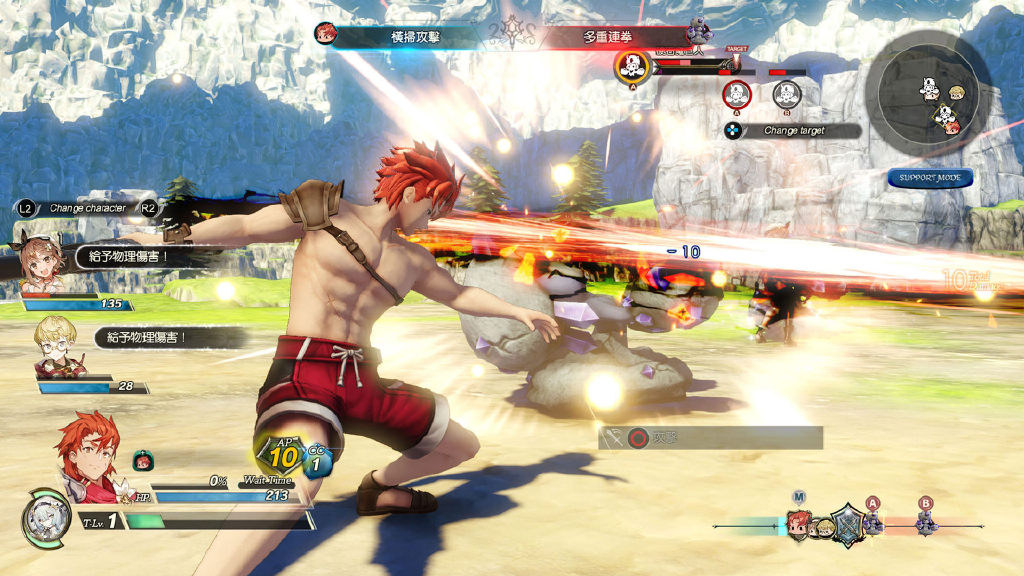
Task: Click the blue CC 1 gem
Action: point(316,461)
